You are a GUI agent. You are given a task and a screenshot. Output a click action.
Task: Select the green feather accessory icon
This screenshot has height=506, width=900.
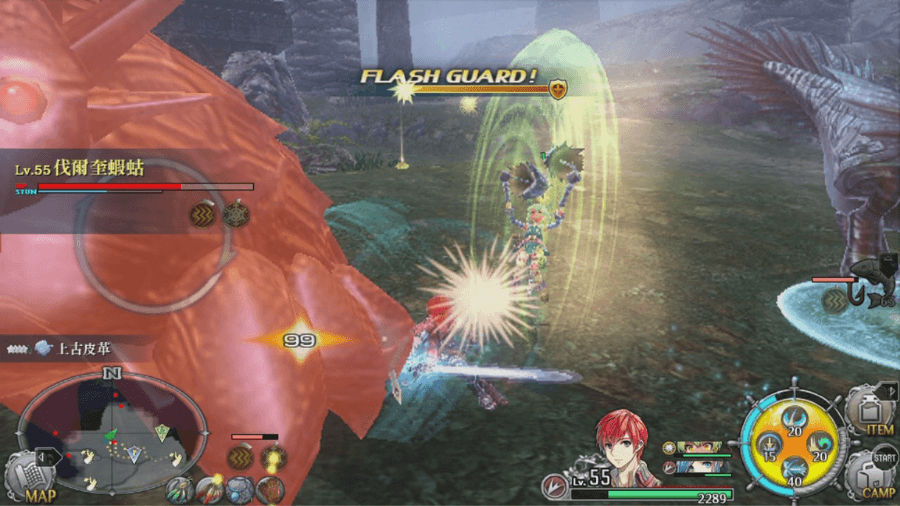(x=180, y=490)
